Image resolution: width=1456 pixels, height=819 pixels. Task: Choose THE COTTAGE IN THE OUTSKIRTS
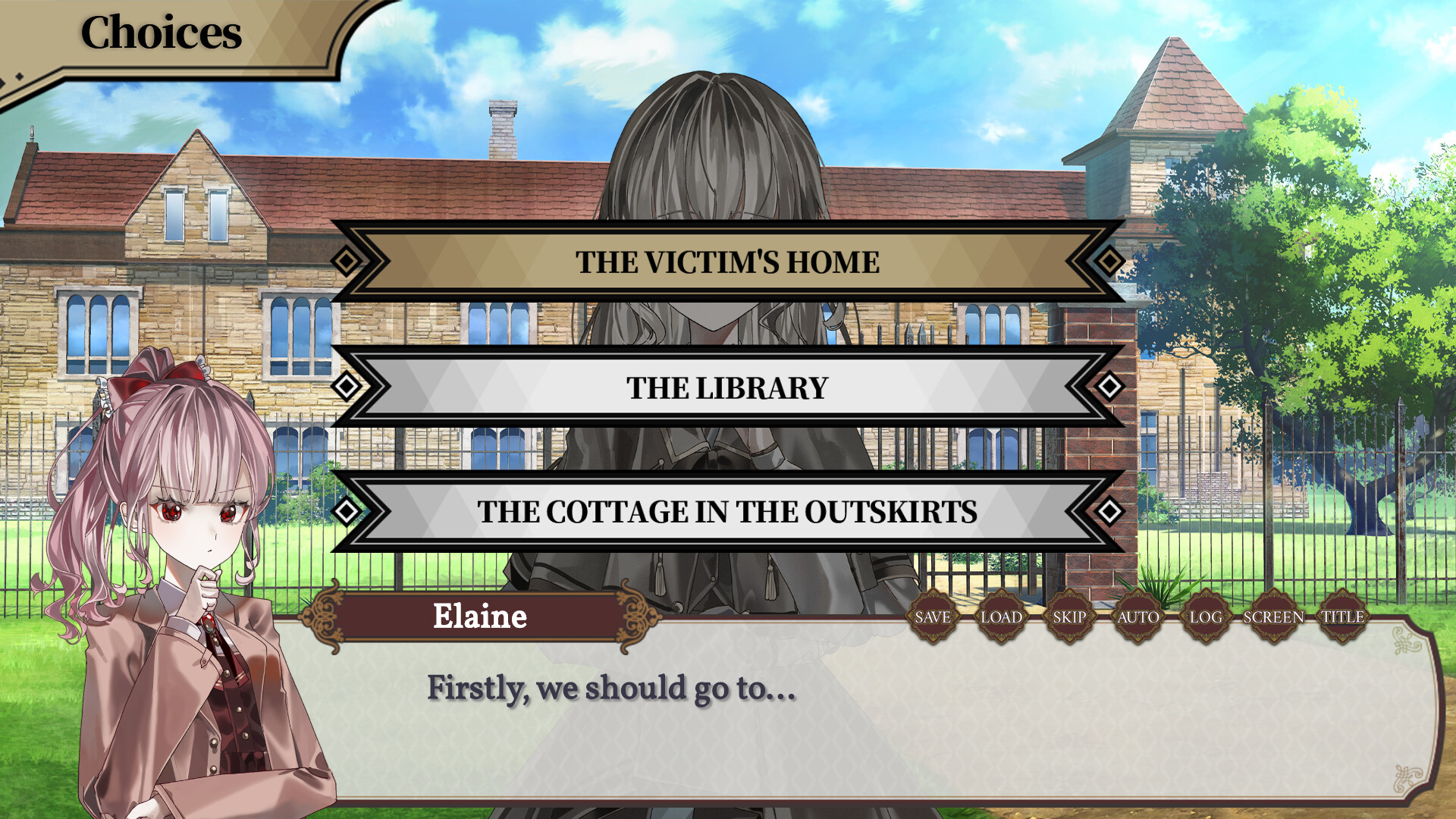726,513
